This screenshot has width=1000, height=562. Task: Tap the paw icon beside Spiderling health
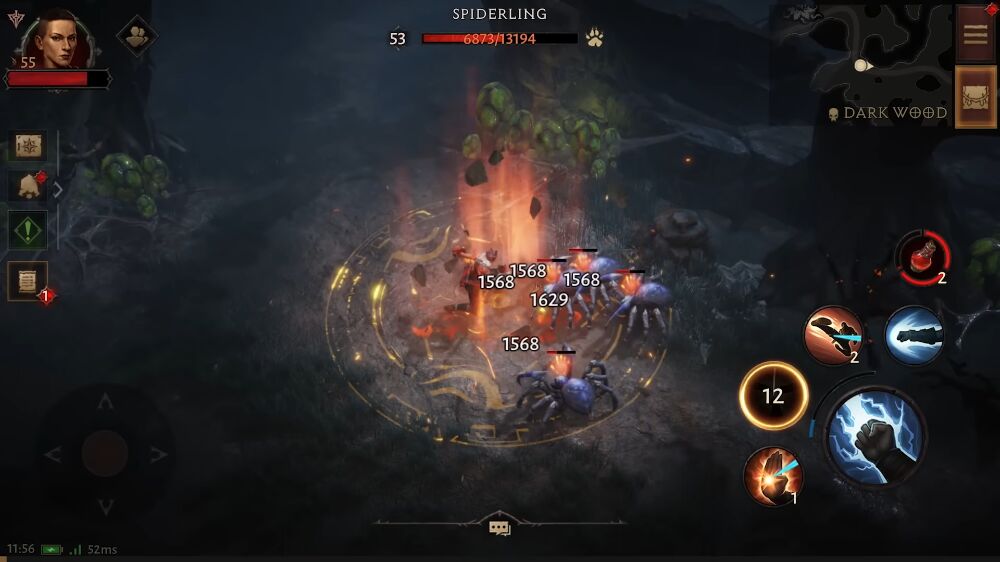point(595,39)
